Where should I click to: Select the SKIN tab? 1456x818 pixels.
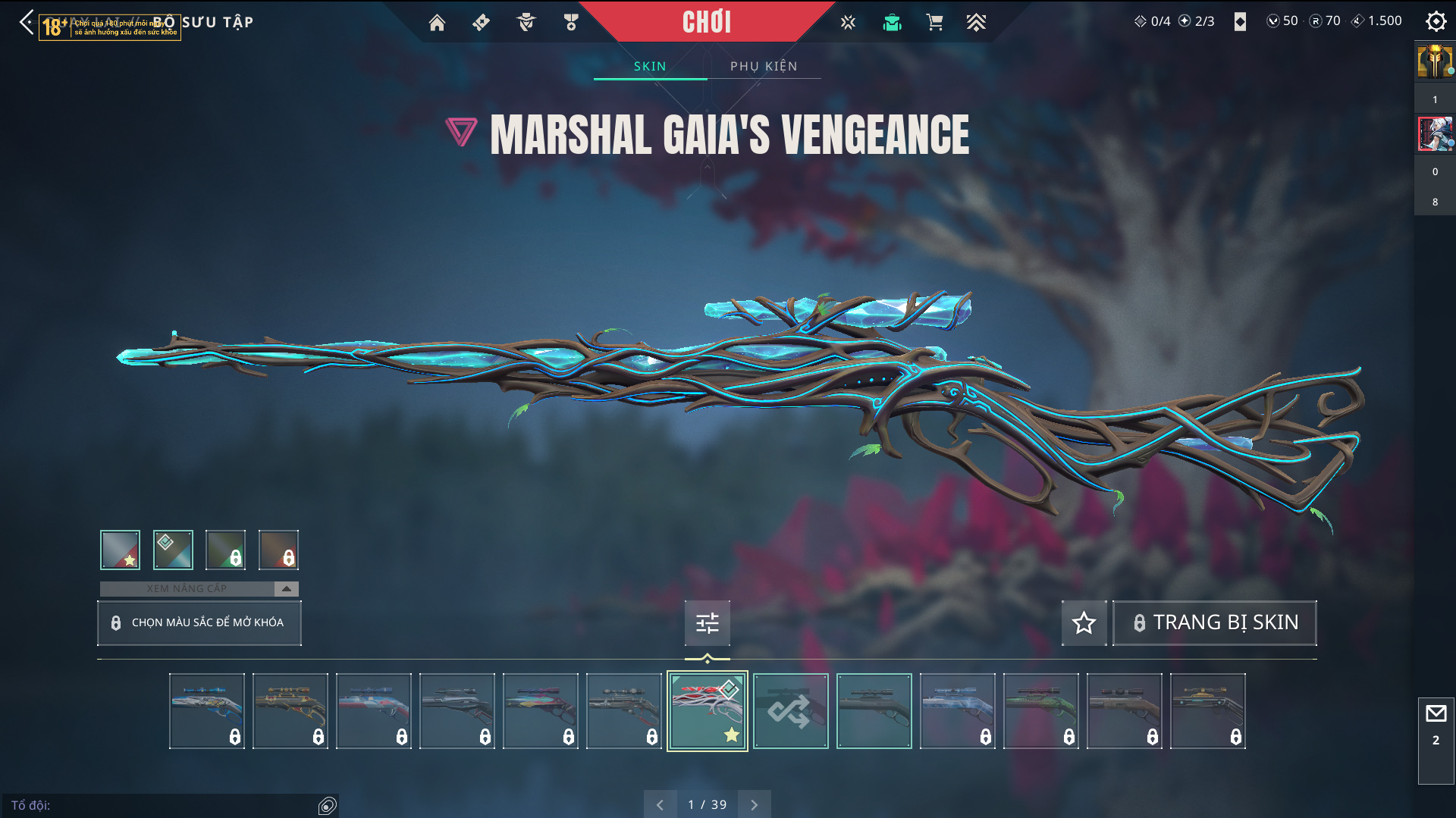click(650, 67)
